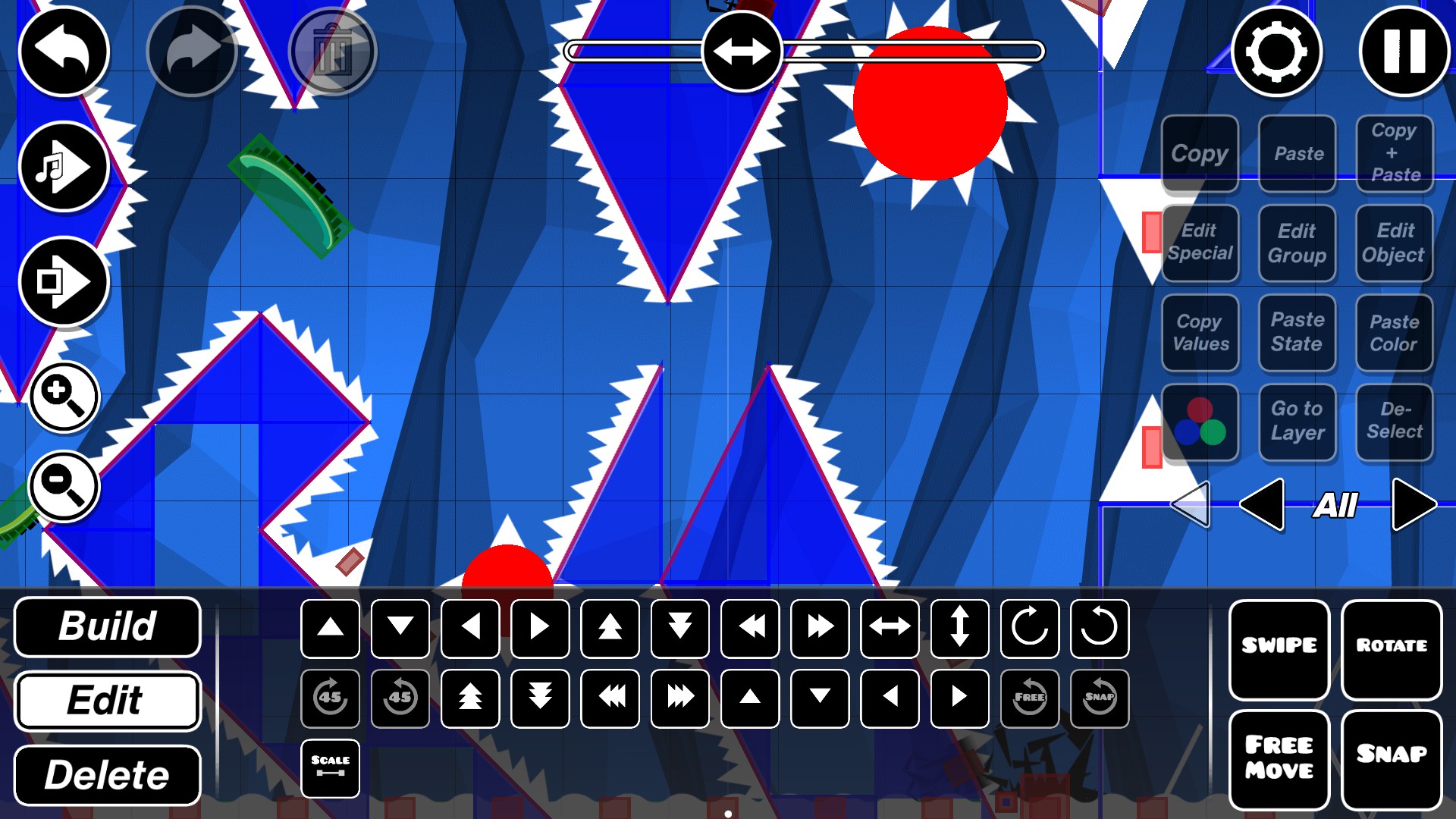The height and width of the screenshot is (819, 1456).
Task: Switch to the Build tab
Action: coord(107,627)
